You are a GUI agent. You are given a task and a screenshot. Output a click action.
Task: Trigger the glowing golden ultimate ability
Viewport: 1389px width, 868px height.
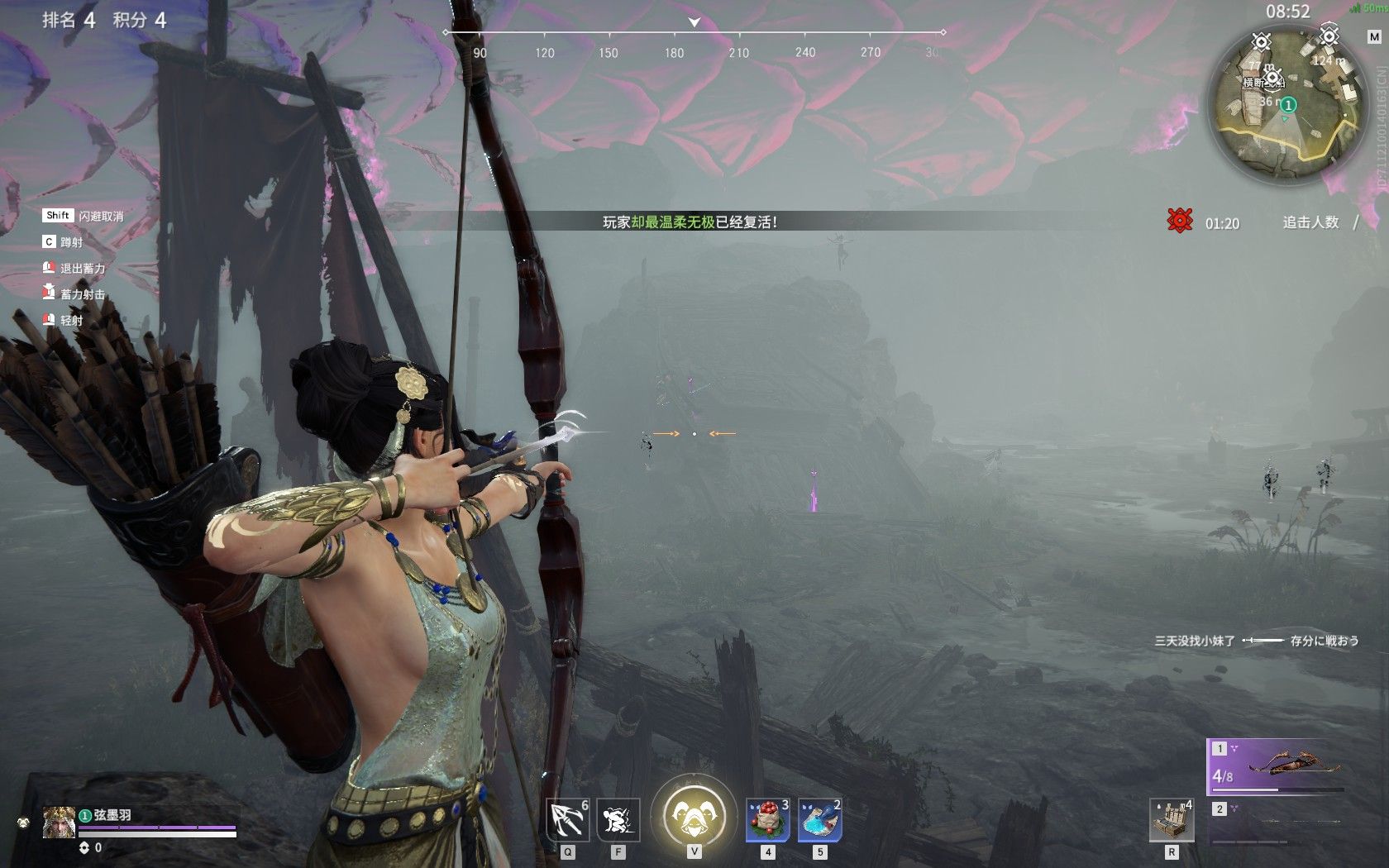click(694, 816)
